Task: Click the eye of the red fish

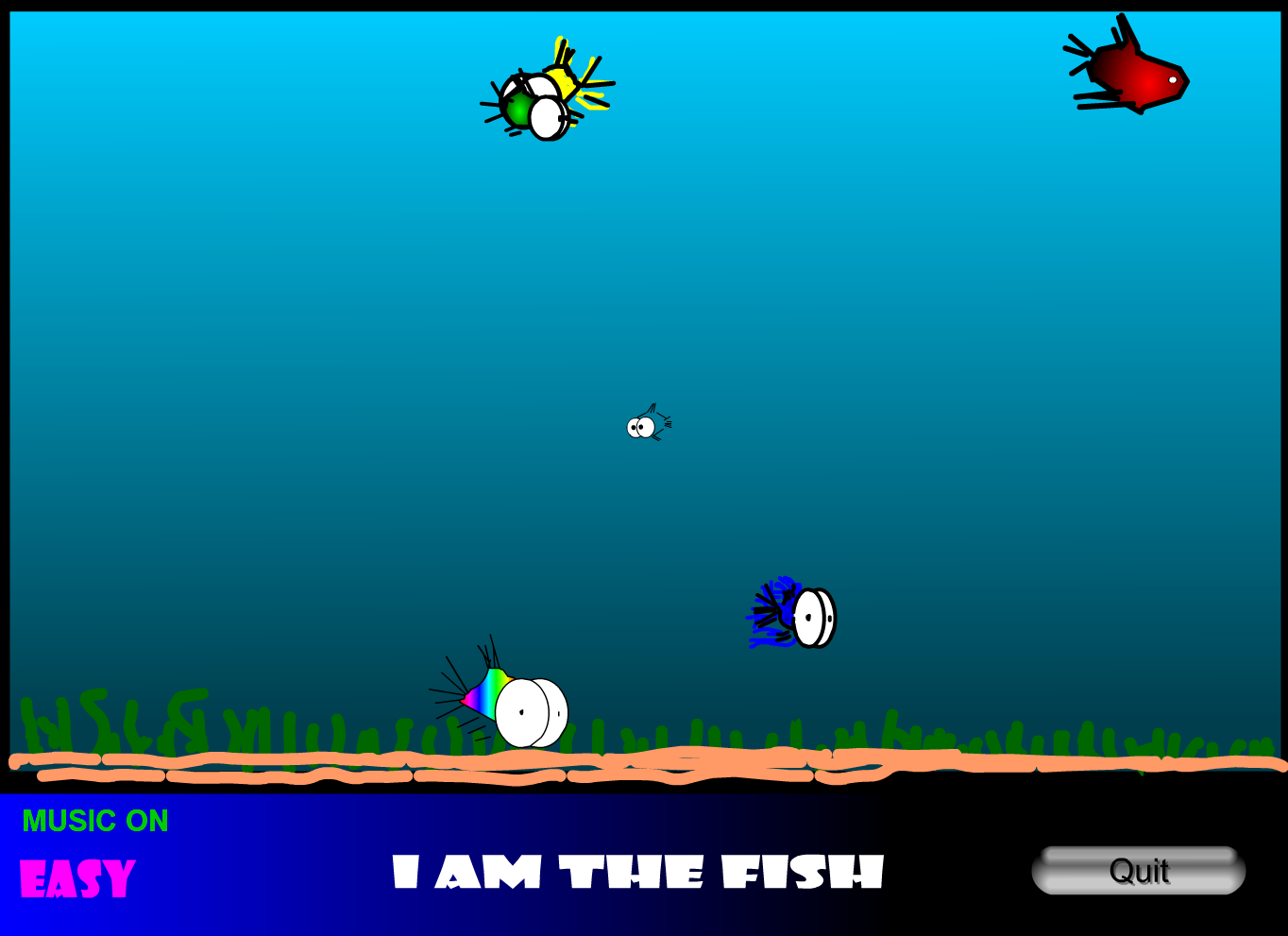Action: [1174, 82]
